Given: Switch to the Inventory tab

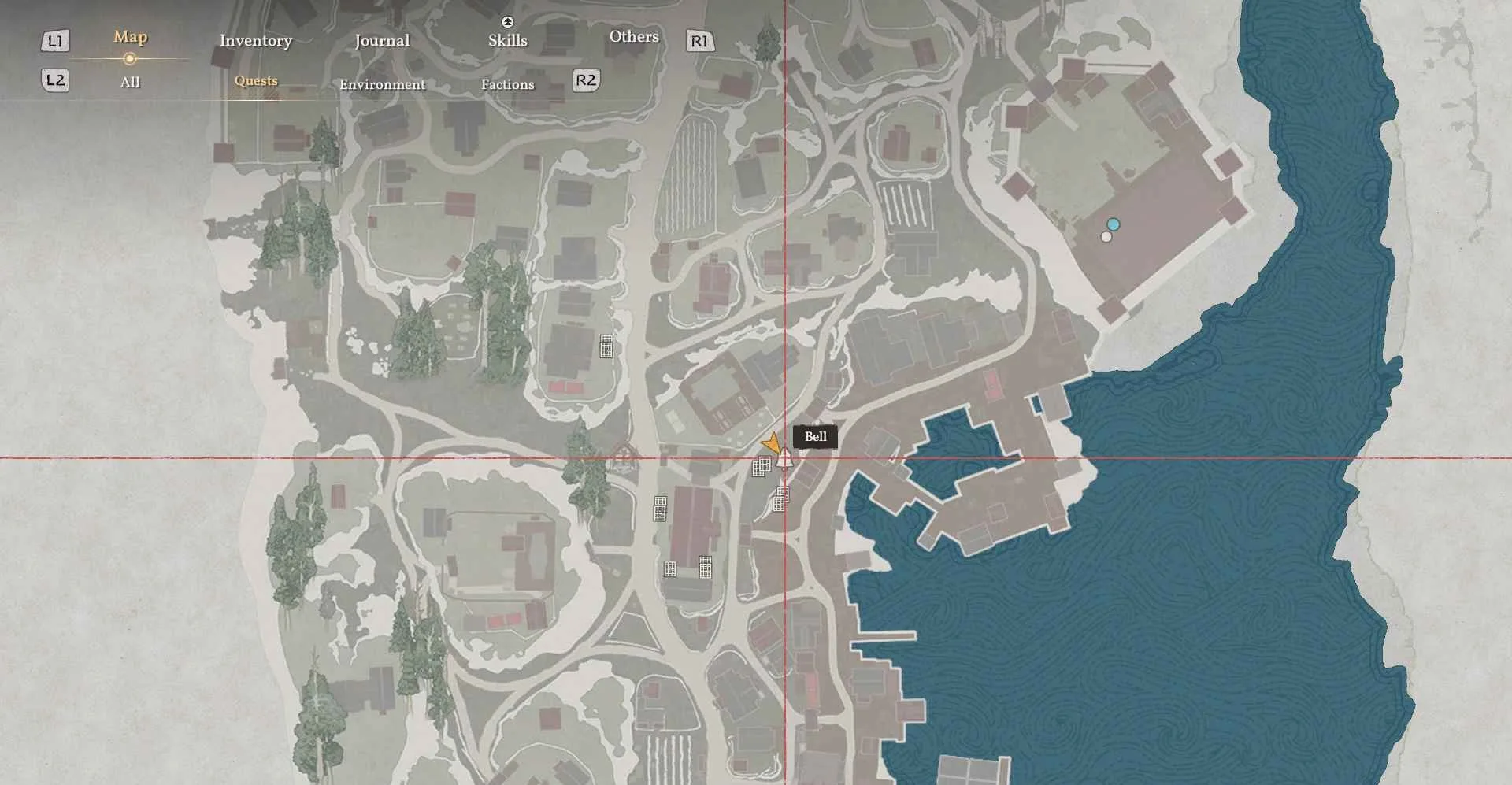Looking at the screenshot, I should tap(255, 41).
